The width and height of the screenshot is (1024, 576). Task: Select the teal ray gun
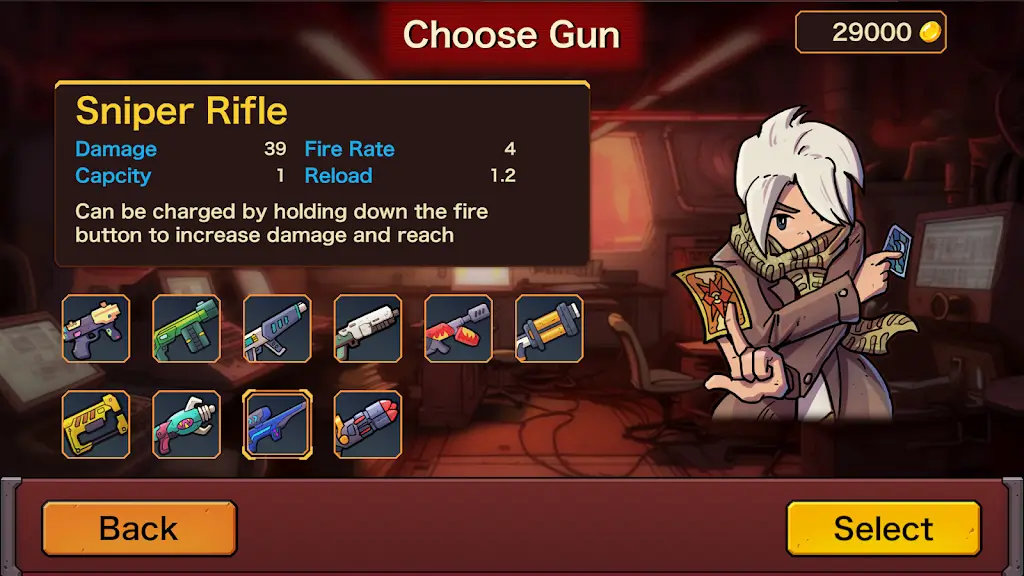pyautogui.click(x=187, y=424)
